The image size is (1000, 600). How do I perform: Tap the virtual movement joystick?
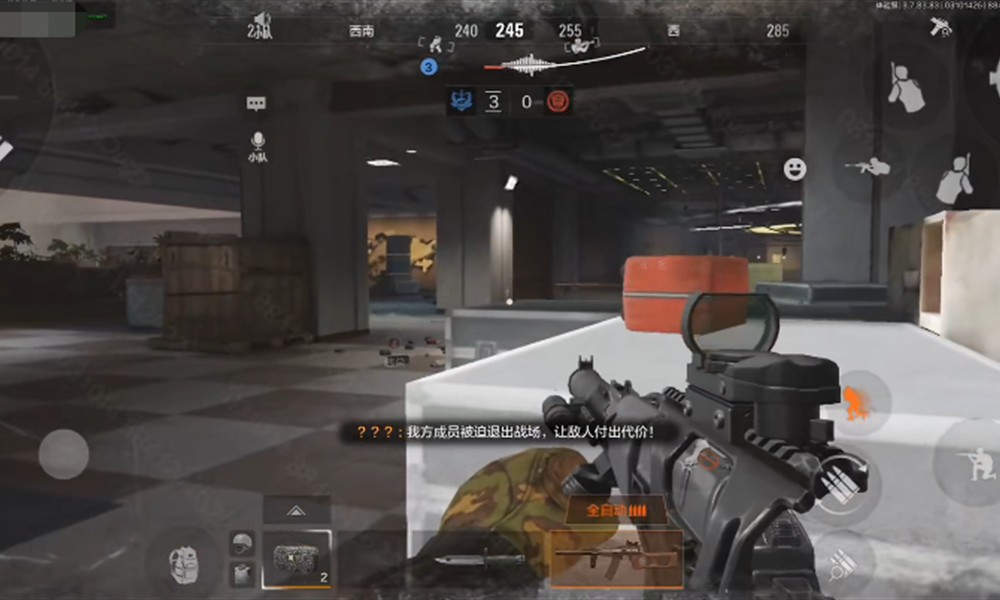click(64, 453)
